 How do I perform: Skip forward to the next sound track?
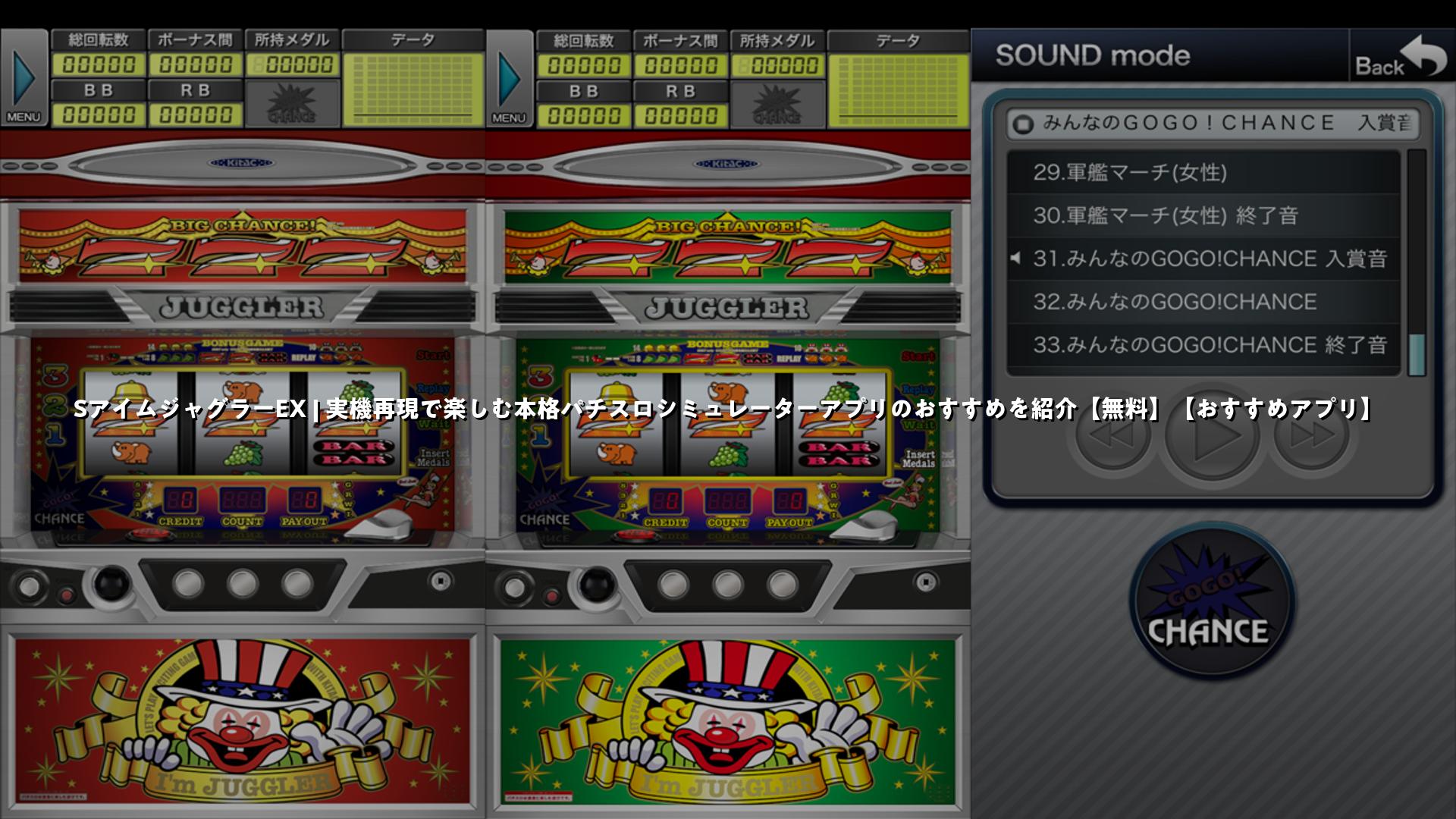pos(1311,436)
